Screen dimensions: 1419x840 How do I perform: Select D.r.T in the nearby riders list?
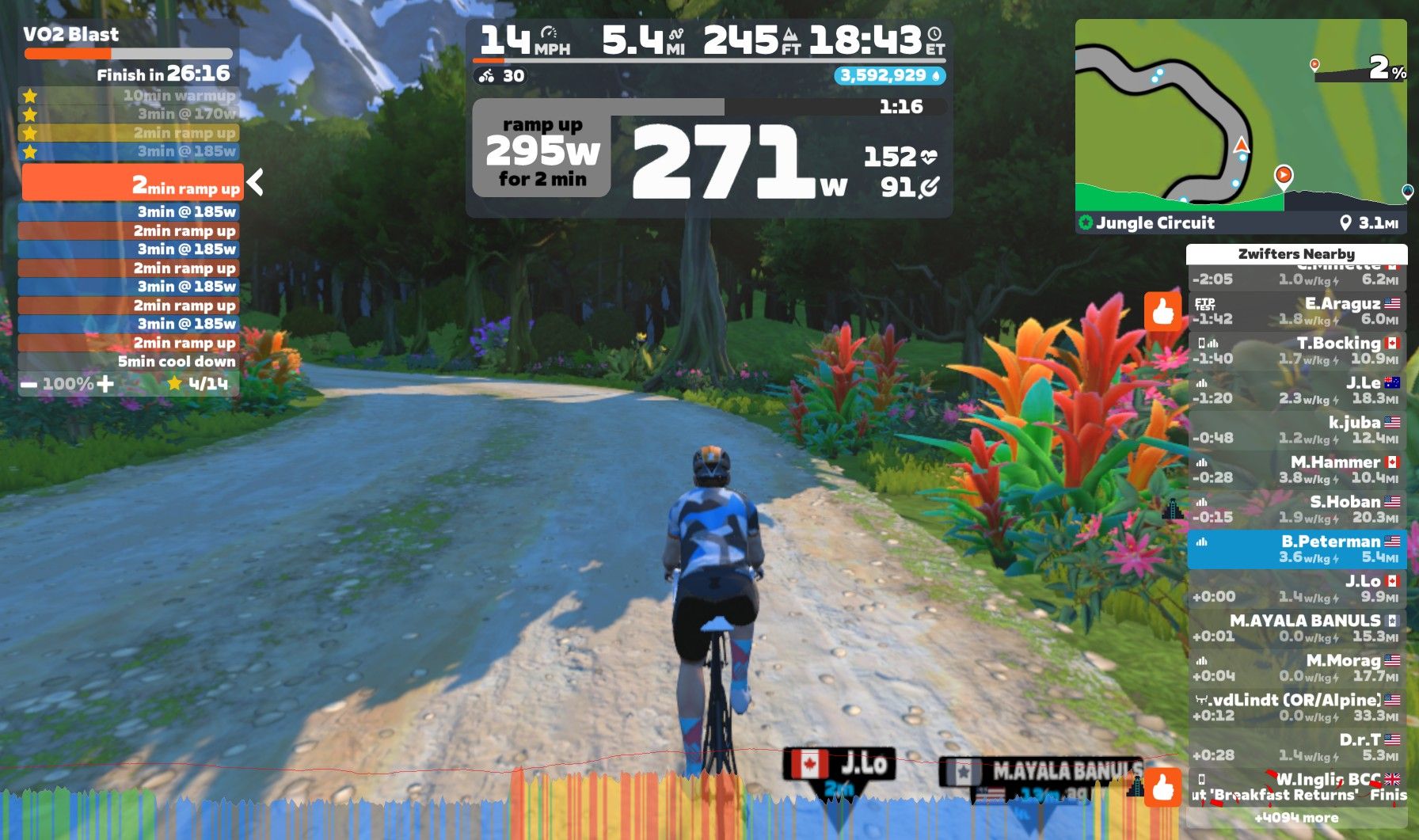pos(1296,747)
